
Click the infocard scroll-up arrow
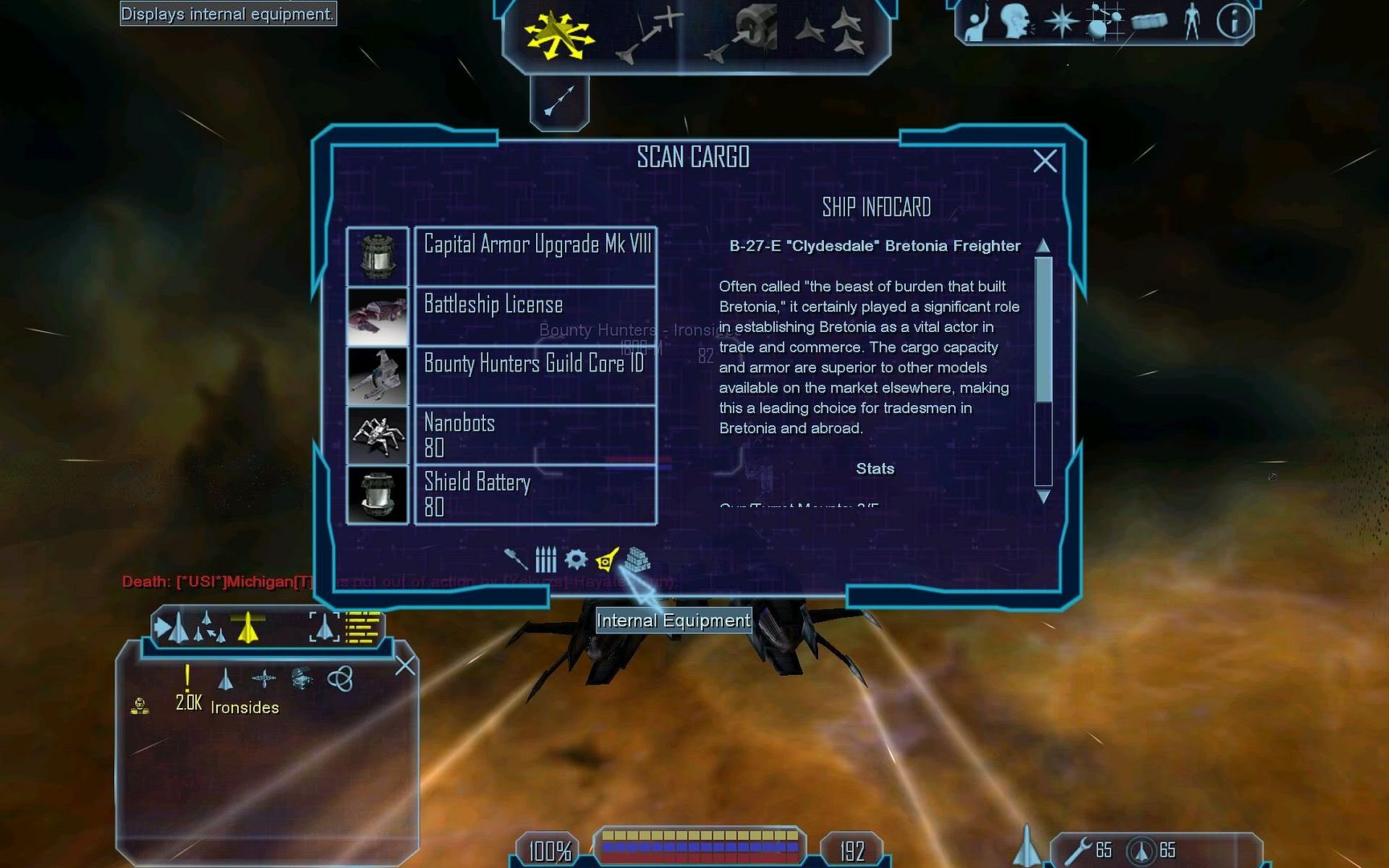click(x=1043, y=245)
